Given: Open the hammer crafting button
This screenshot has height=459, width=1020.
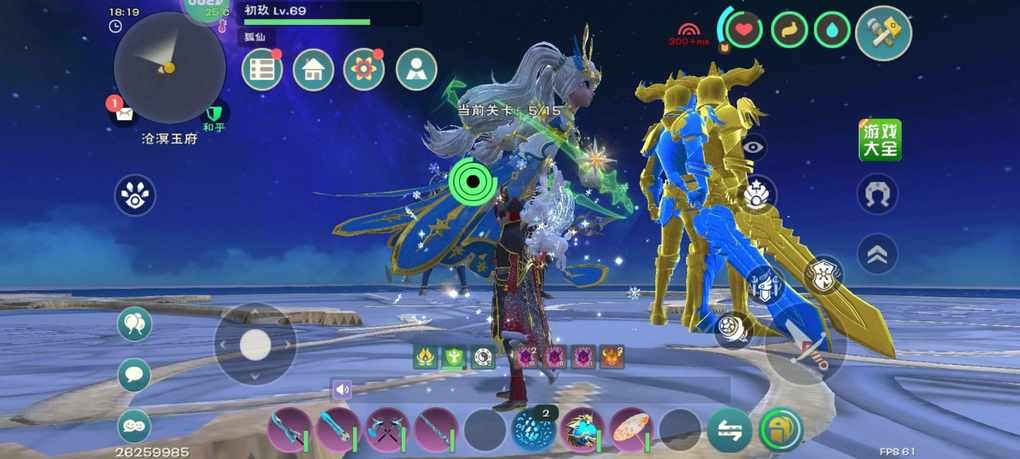Looking at the screenshot, I should pos(884,33).
